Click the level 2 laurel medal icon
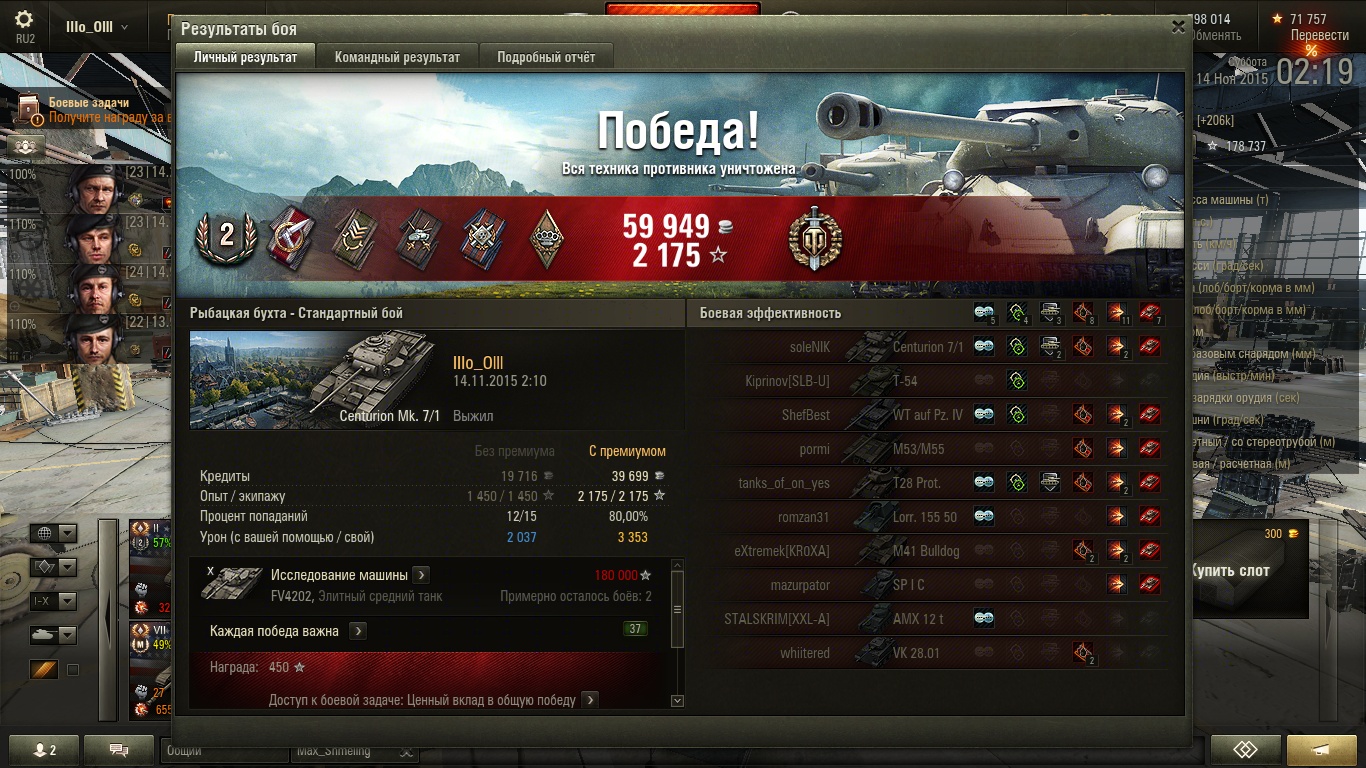Viewport: 1366px width, 768px height. [x=226, y=236]
